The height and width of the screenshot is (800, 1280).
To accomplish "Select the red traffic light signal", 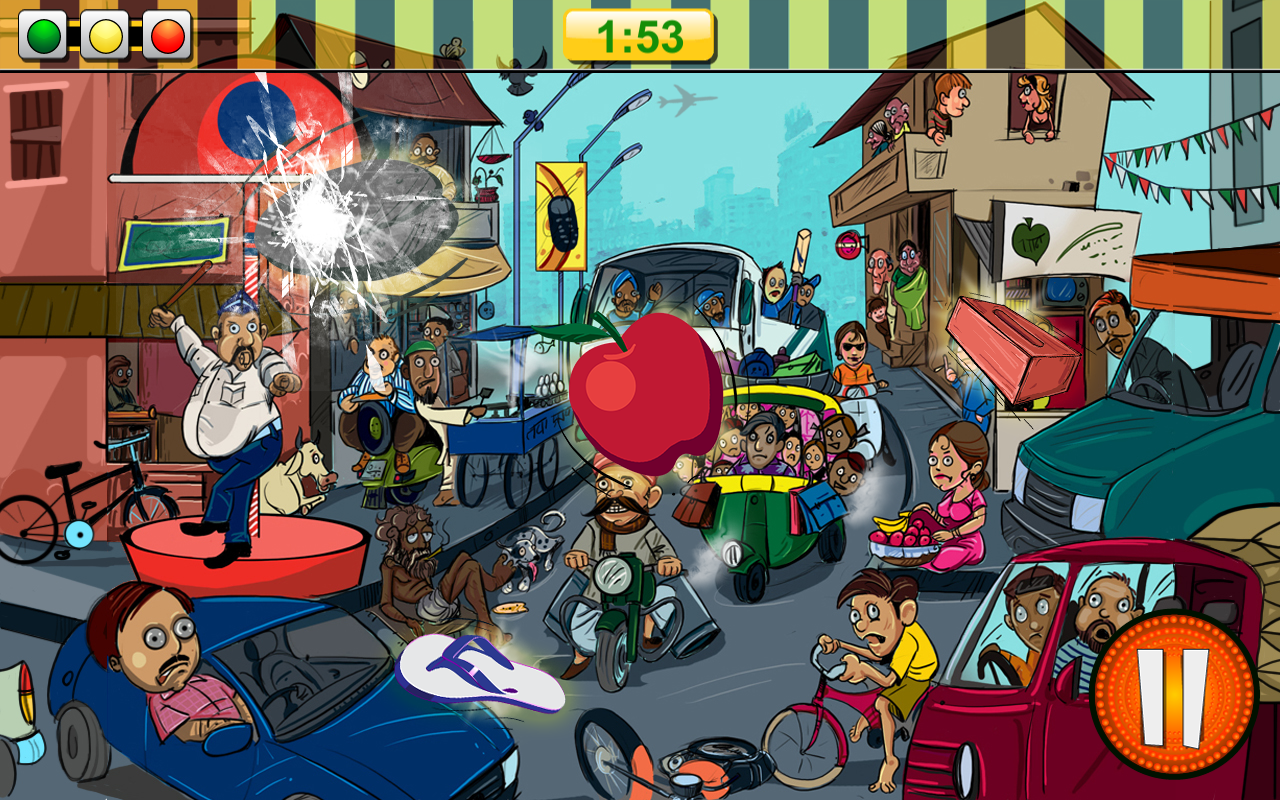I will click(166, 33).
